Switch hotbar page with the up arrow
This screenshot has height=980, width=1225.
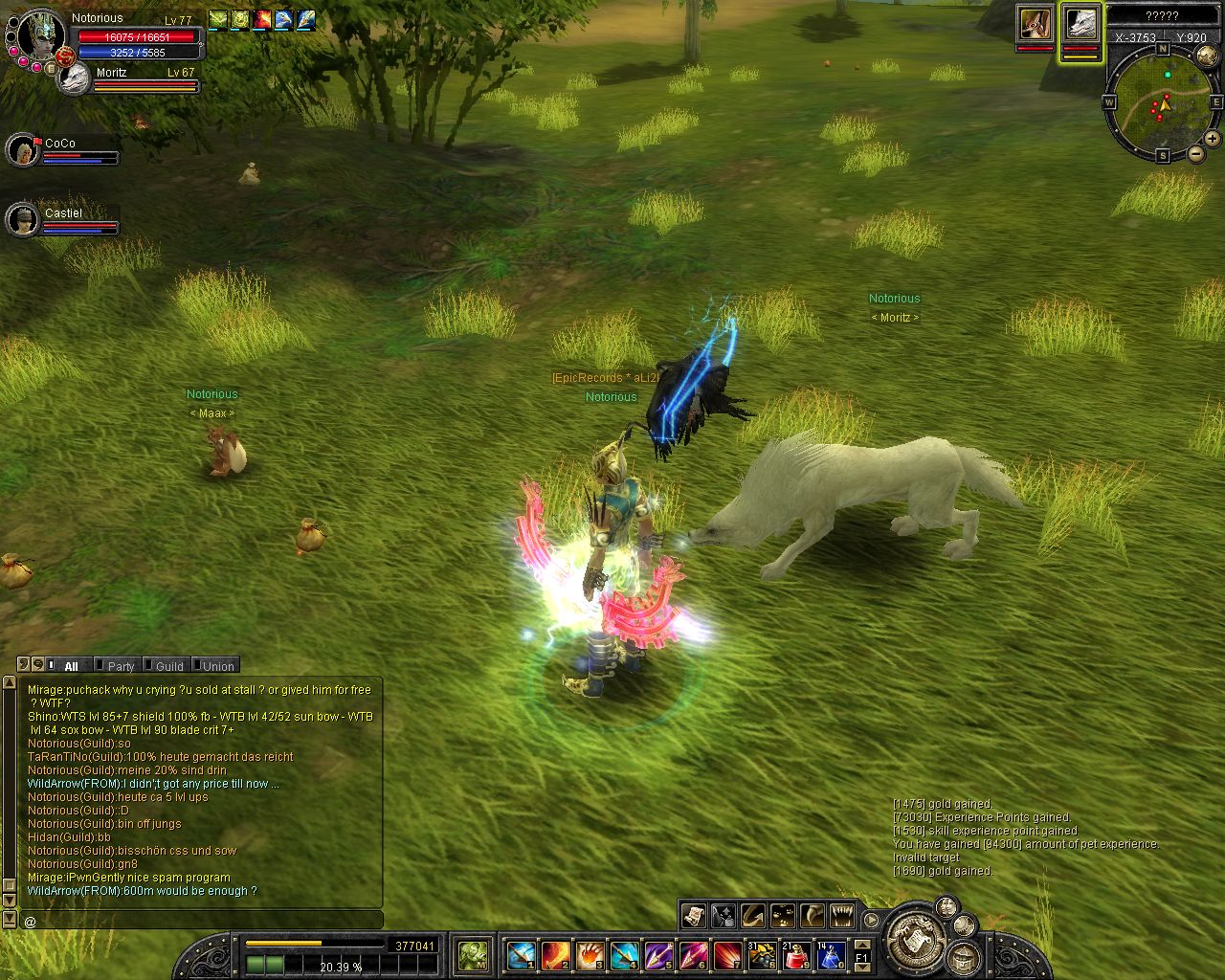click(x=861, y=944)
